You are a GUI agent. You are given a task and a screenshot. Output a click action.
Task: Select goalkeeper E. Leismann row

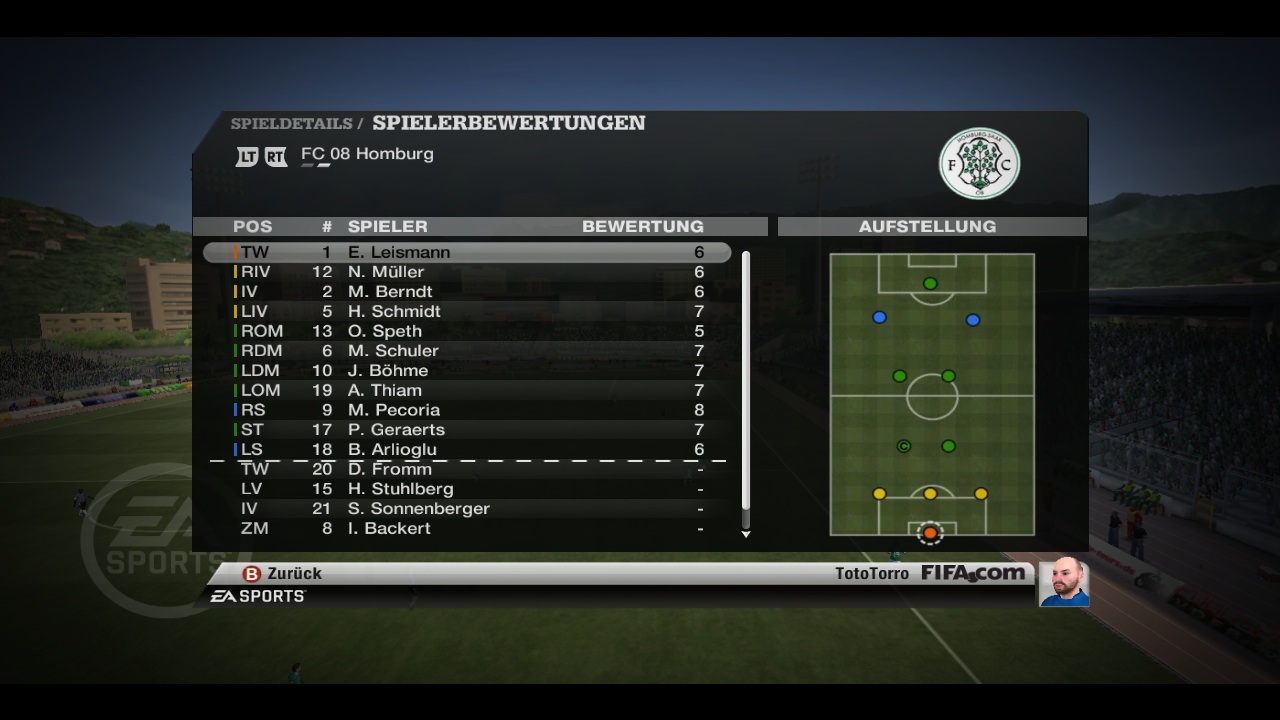coord(467,252)
